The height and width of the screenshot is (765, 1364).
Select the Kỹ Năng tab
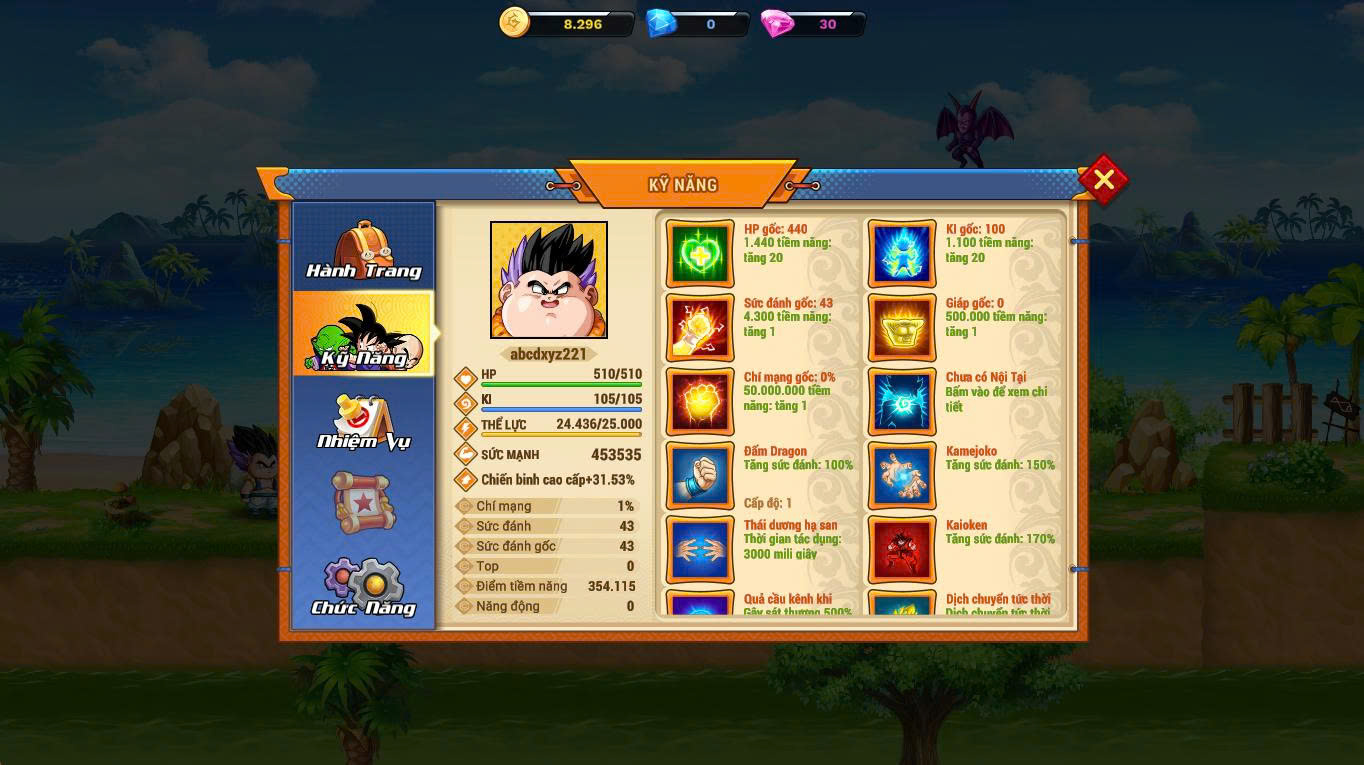363,335
